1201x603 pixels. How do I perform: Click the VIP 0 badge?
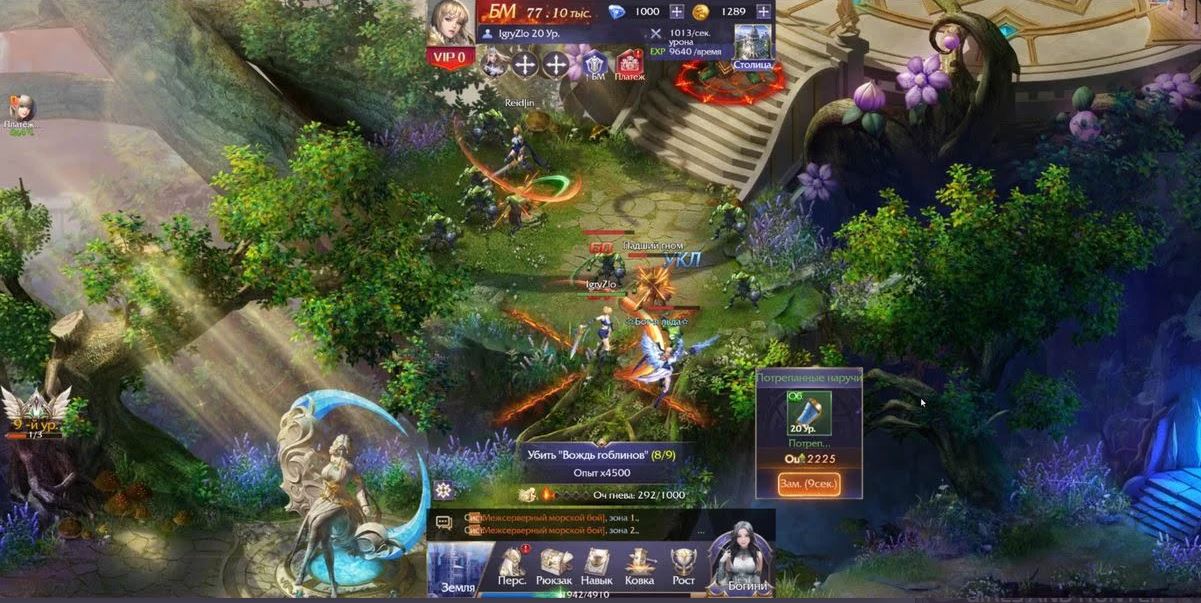coord(451,57)
